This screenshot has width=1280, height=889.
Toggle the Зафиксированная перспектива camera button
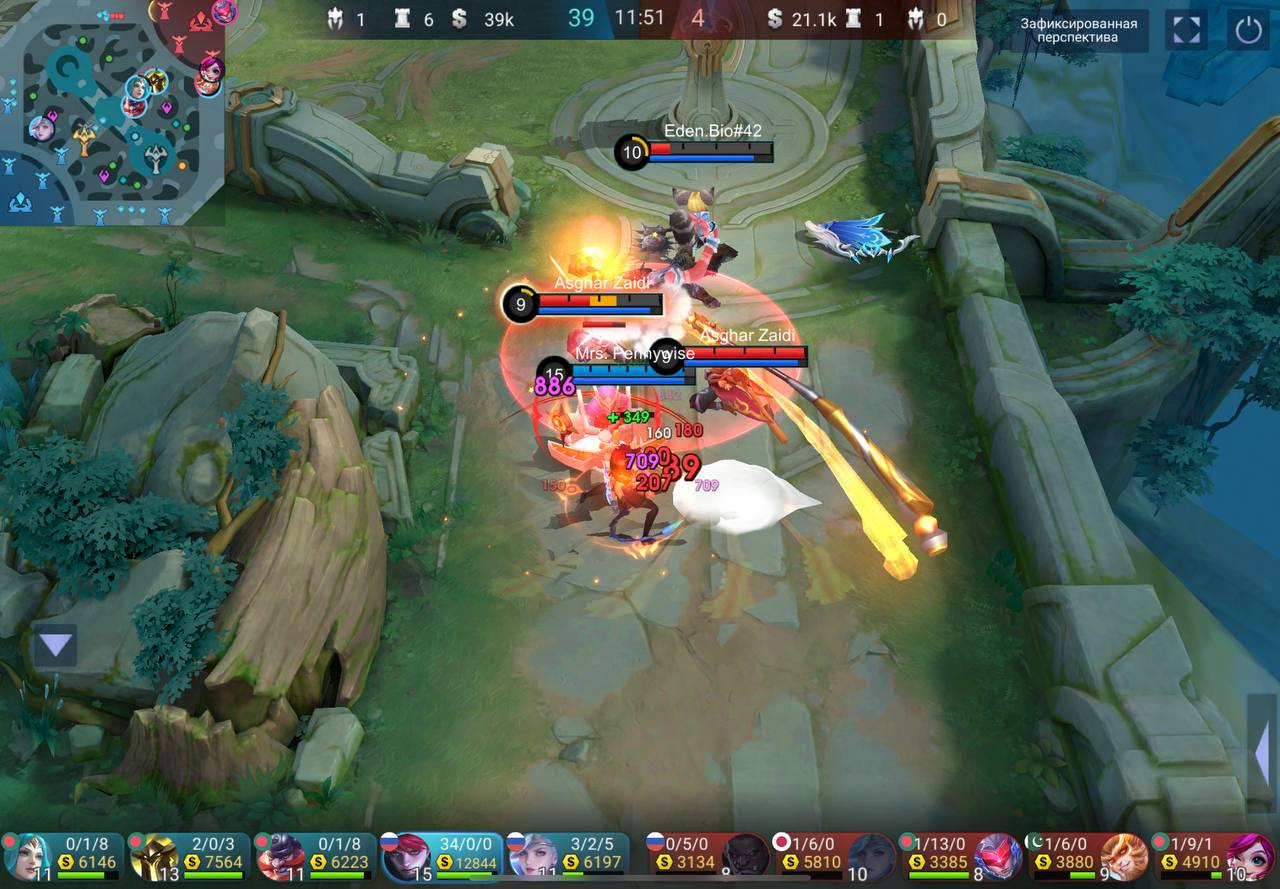1079,30
